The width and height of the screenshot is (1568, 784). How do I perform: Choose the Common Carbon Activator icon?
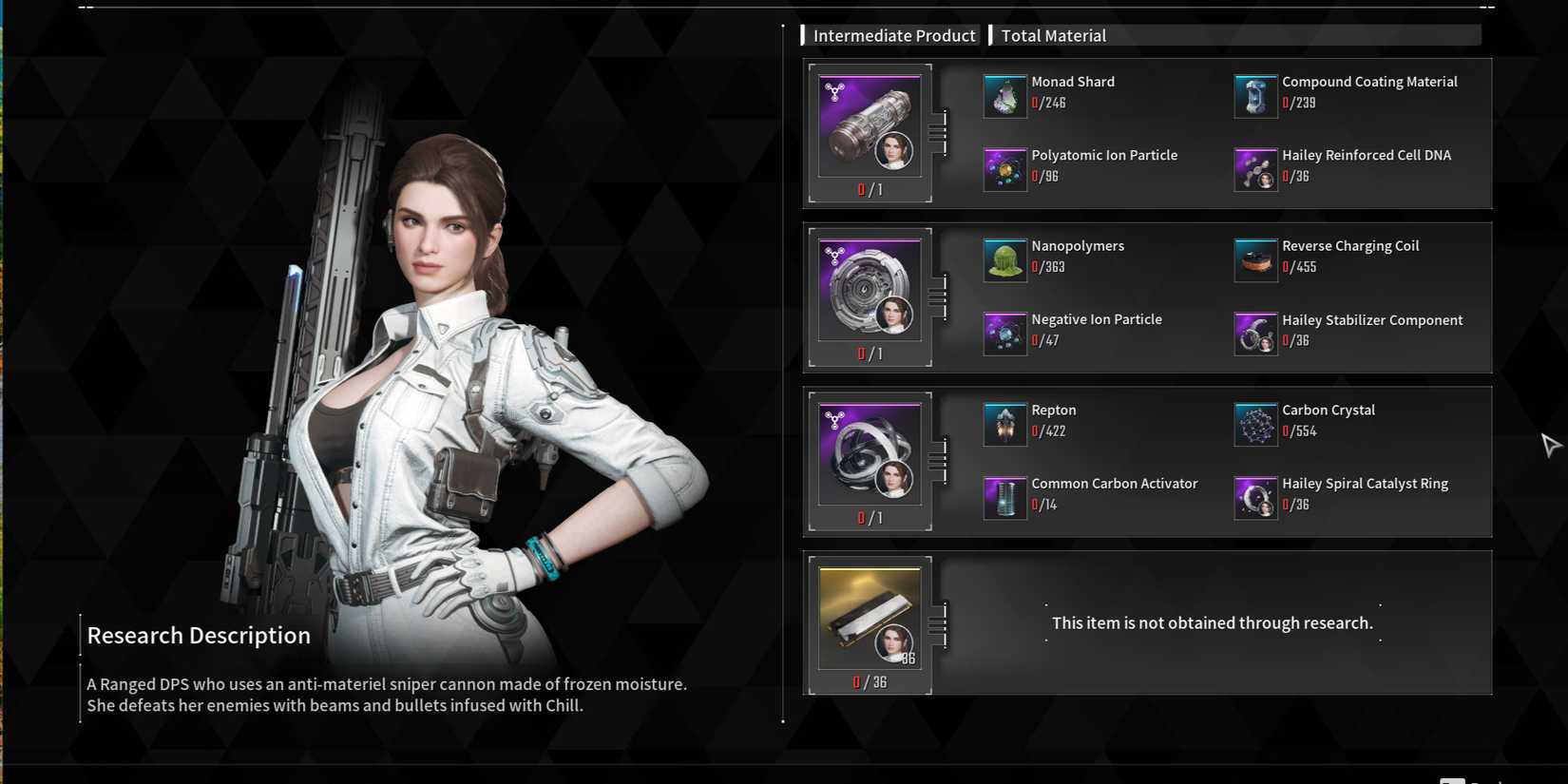coord(1004,498)
